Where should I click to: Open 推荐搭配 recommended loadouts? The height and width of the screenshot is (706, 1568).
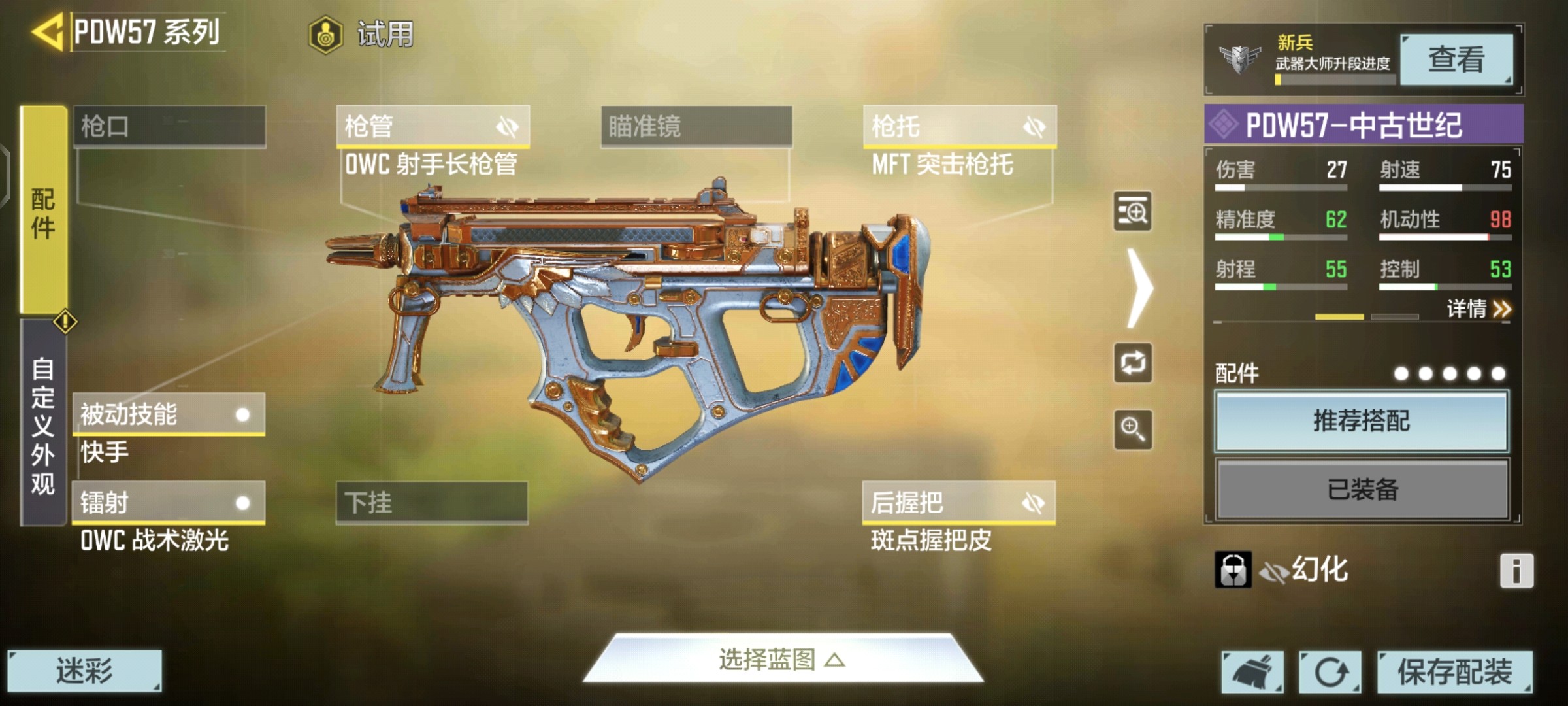tap(1362, 422)
